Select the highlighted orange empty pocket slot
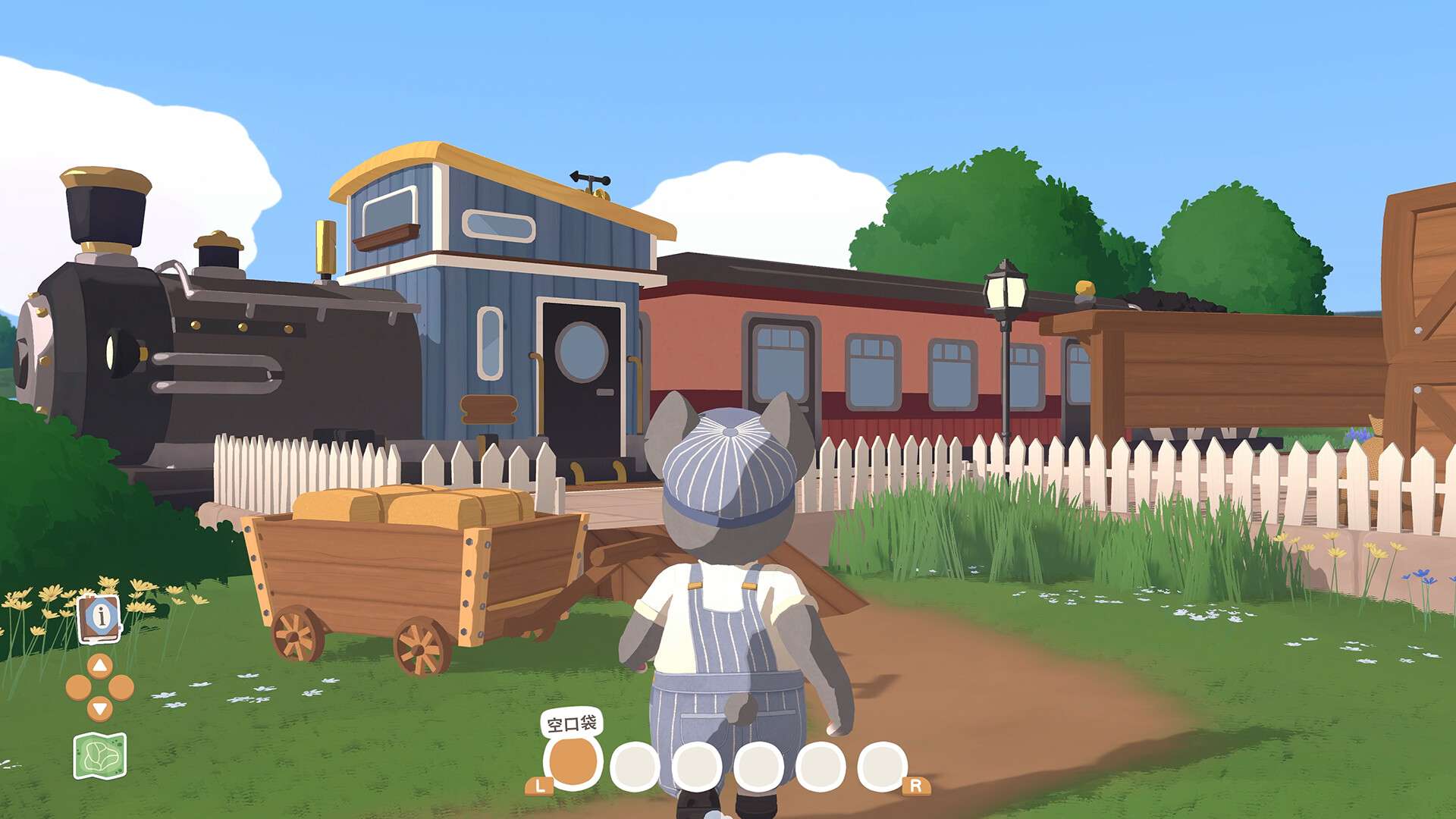The image size is (1456, 819). (573, 762)
